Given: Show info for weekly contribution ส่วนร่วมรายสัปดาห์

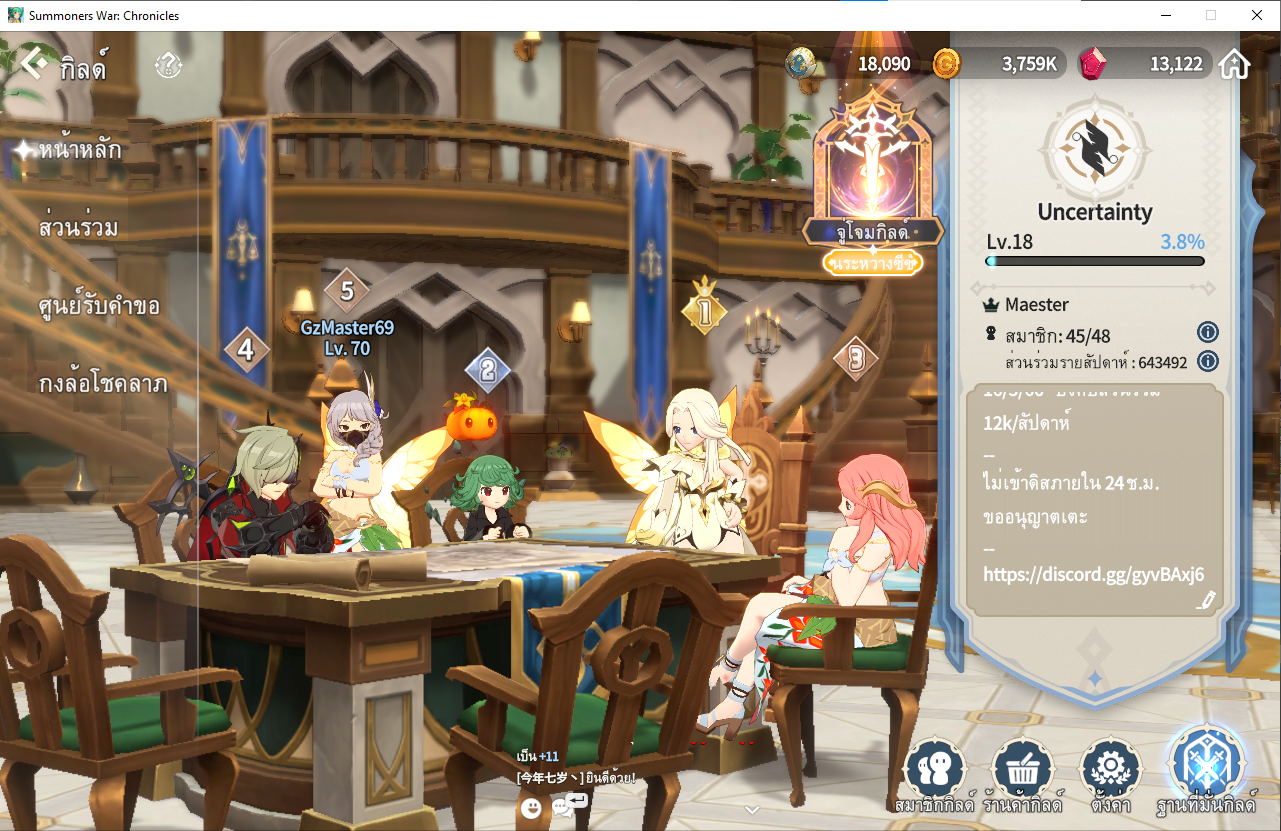Looking at the screenshot, I should click(x=1208, y=361).
